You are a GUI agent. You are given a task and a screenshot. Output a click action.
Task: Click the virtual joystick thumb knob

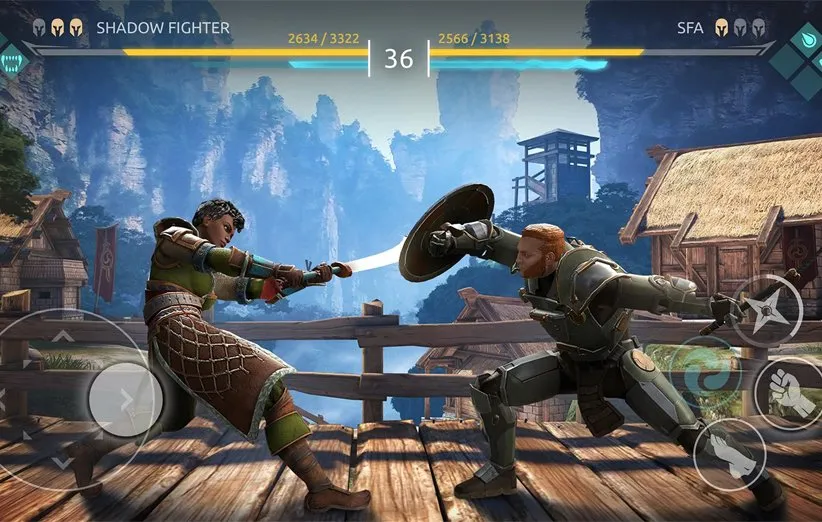point(124,399)
